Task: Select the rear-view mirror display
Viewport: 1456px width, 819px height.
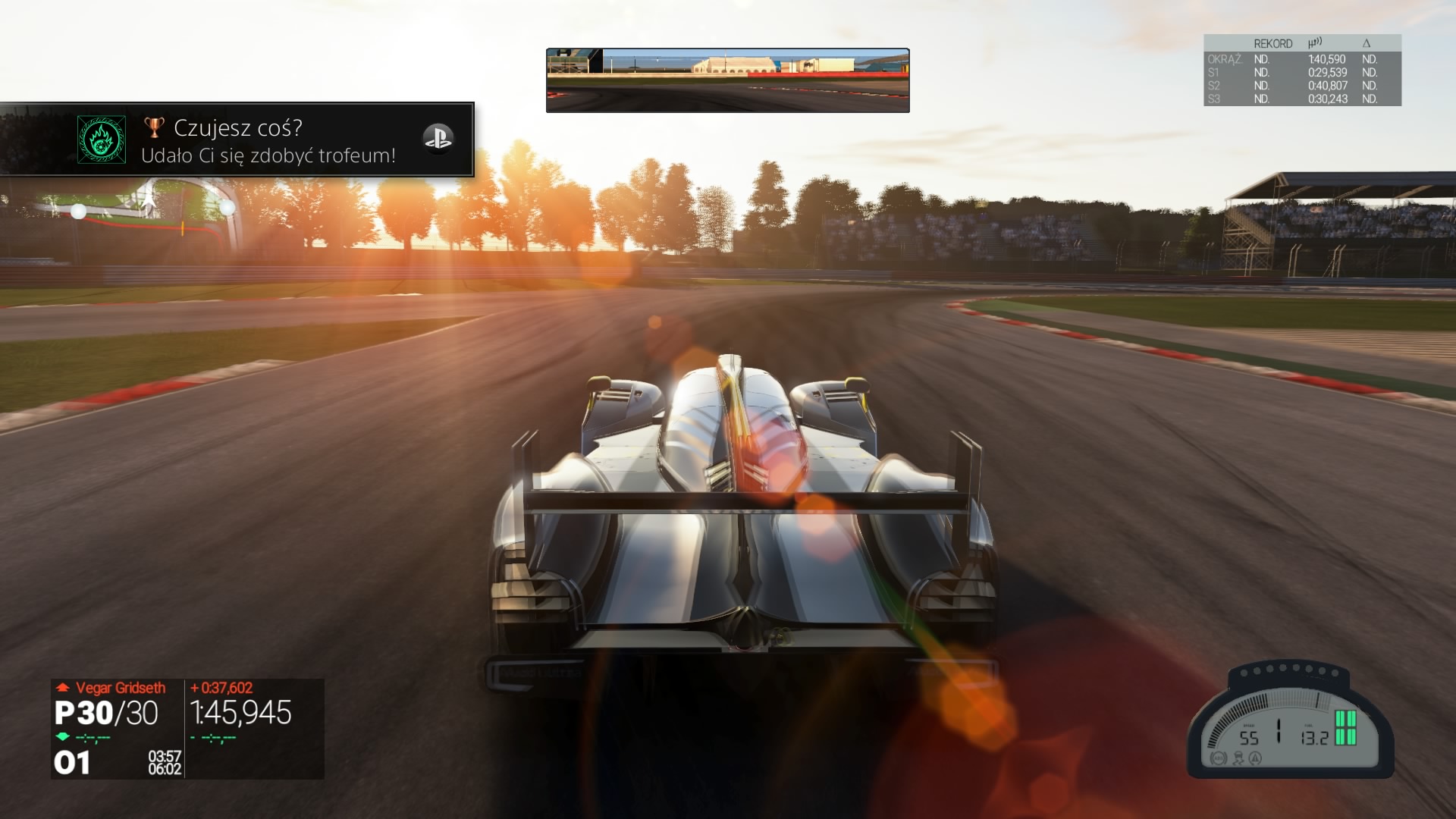Action: coord(727,80)
